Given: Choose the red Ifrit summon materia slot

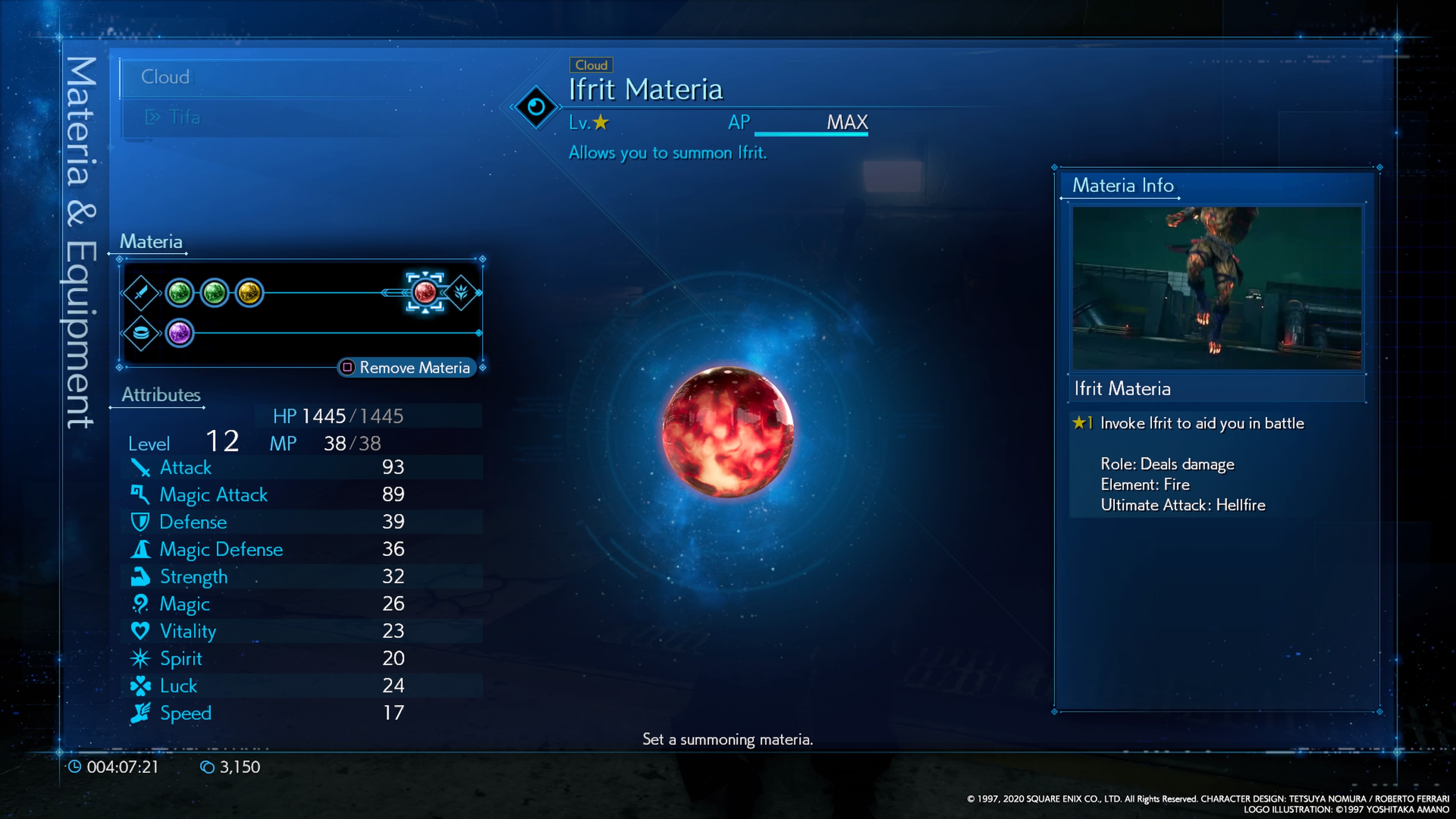Looking at the screenshot, I should (425, 292).
